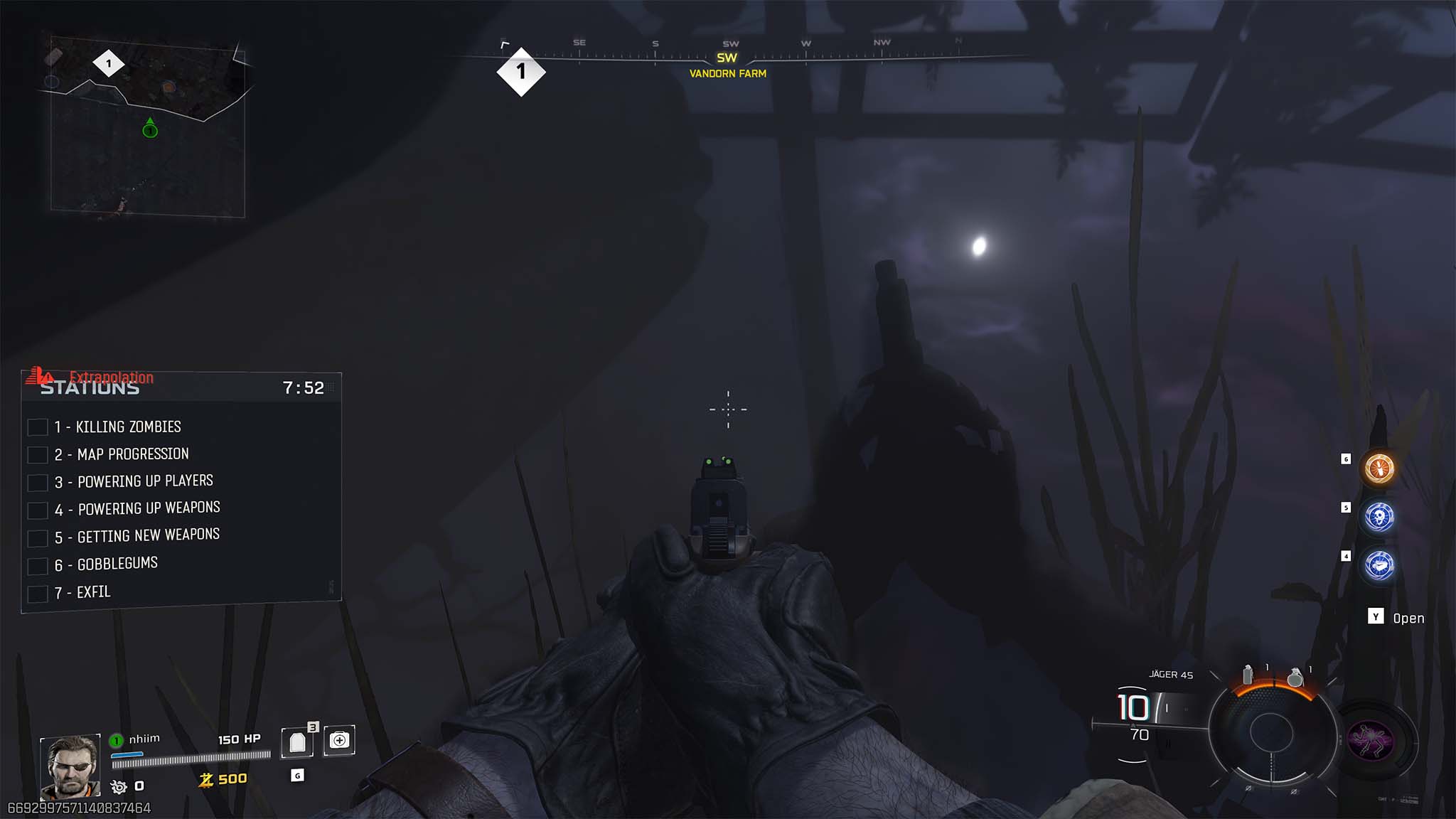Click the VANDORN FARM compass label
1456x819 pixels.
727,73
